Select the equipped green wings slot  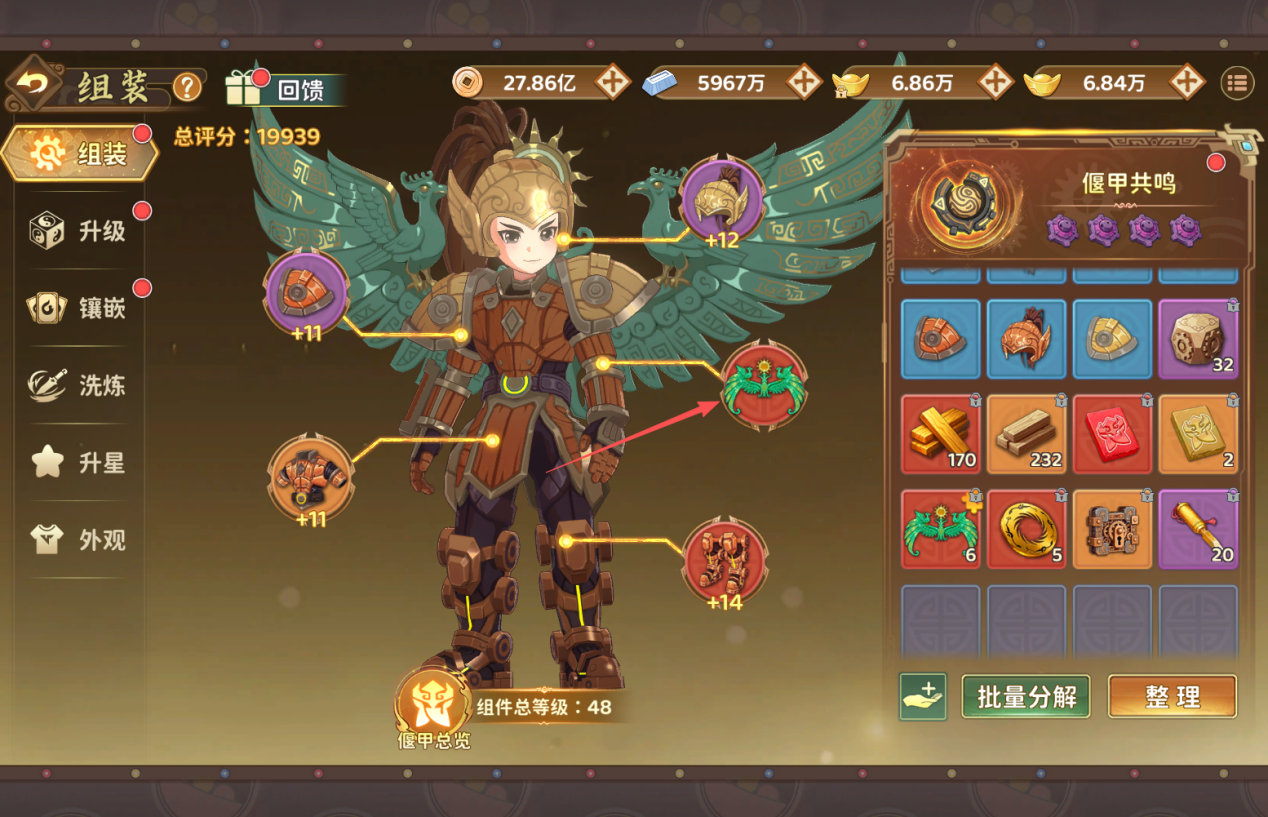764,386
